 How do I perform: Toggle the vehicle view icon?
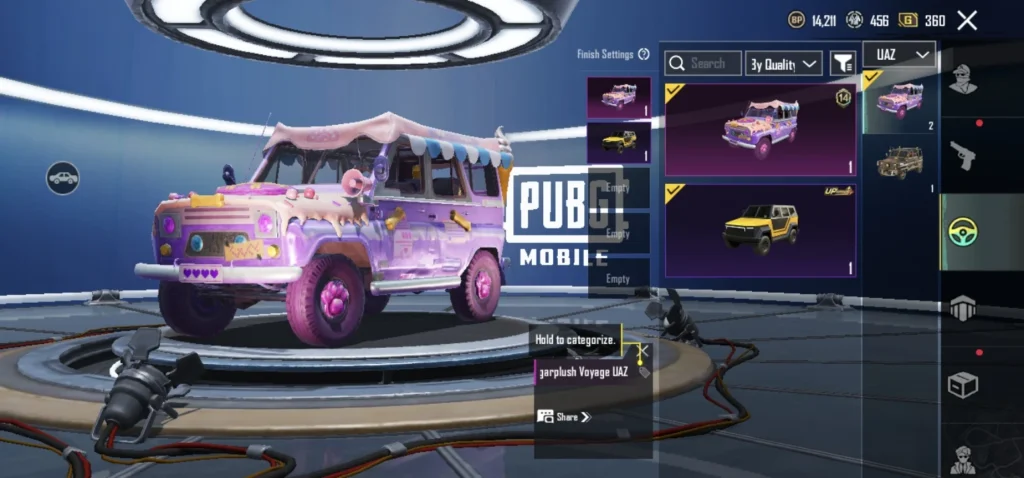[63, 178]
